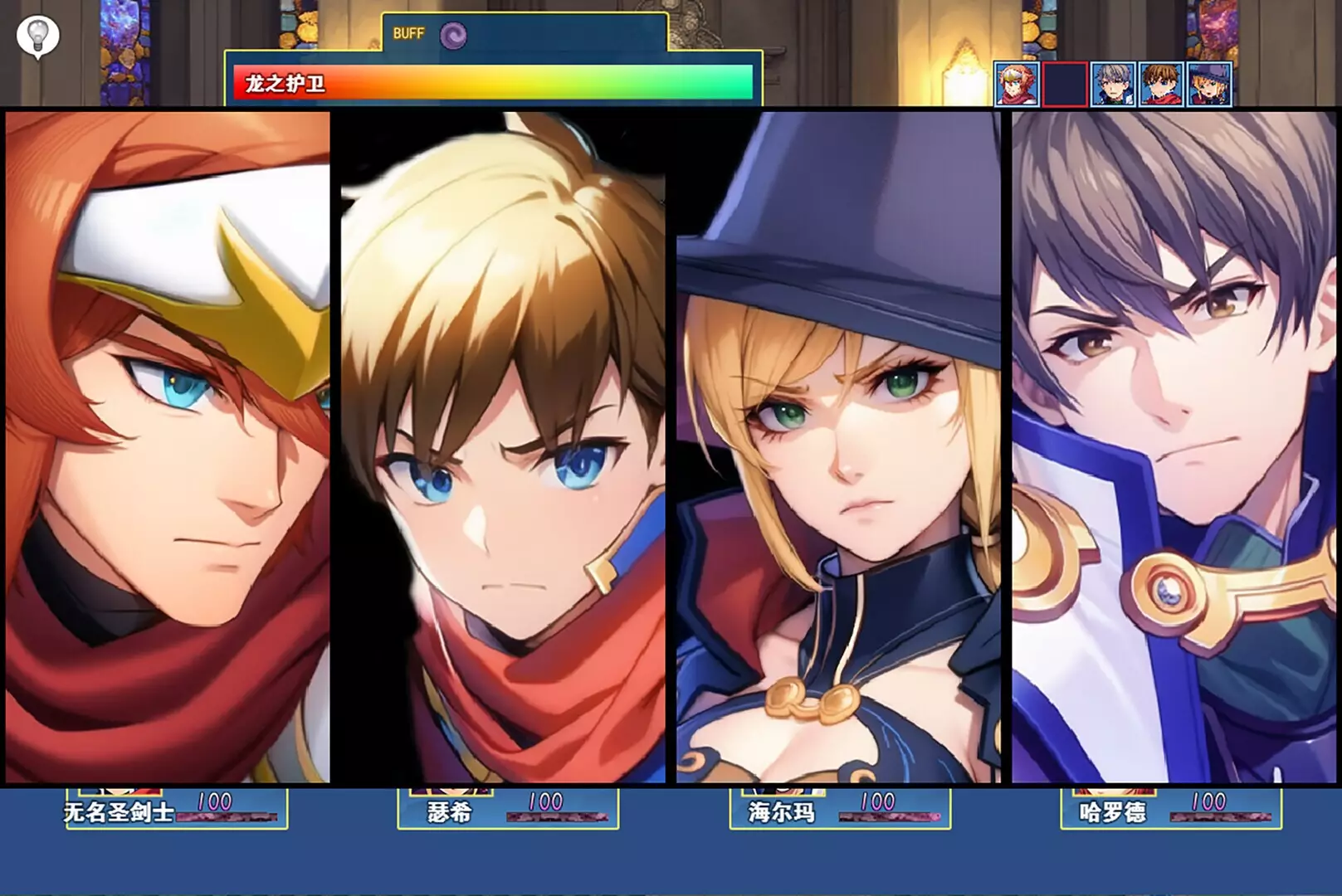The height and width of the screenshot is (896, 1342).
Task: Click the lightbulb hint icon
Action: (37, 36)
